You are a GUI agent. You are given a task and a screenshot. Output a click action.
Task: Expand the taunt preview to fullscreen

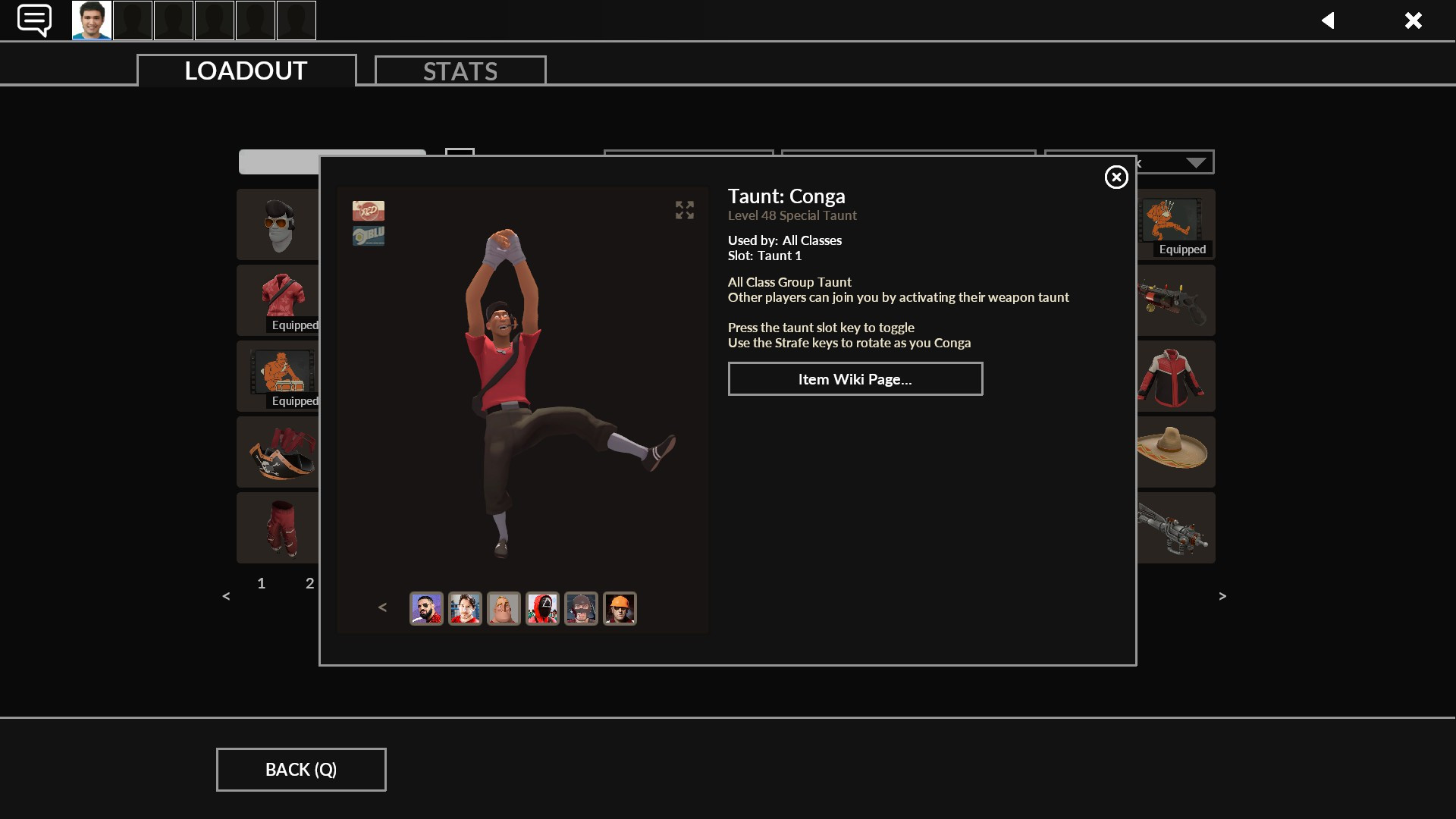click(684, 210)
